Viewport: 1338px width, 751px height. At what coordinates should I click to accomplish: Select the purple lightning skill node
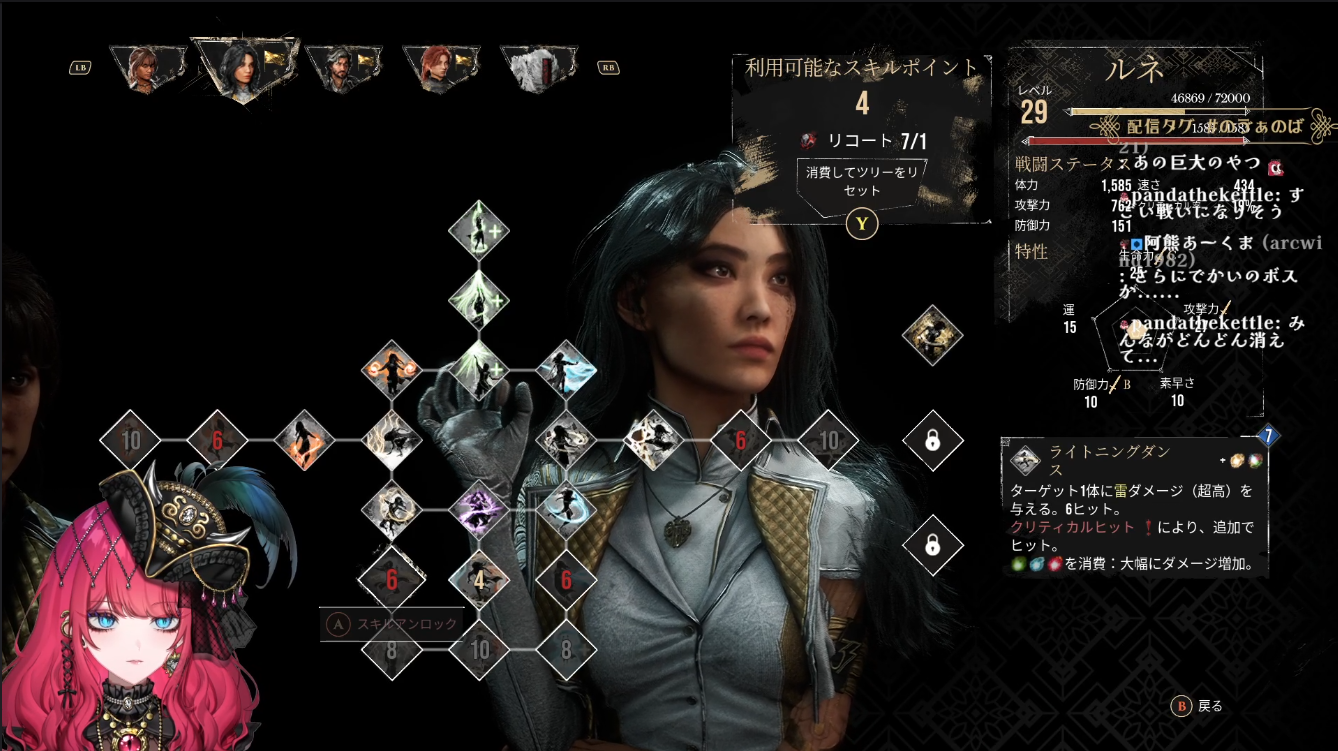click(478, 509)
